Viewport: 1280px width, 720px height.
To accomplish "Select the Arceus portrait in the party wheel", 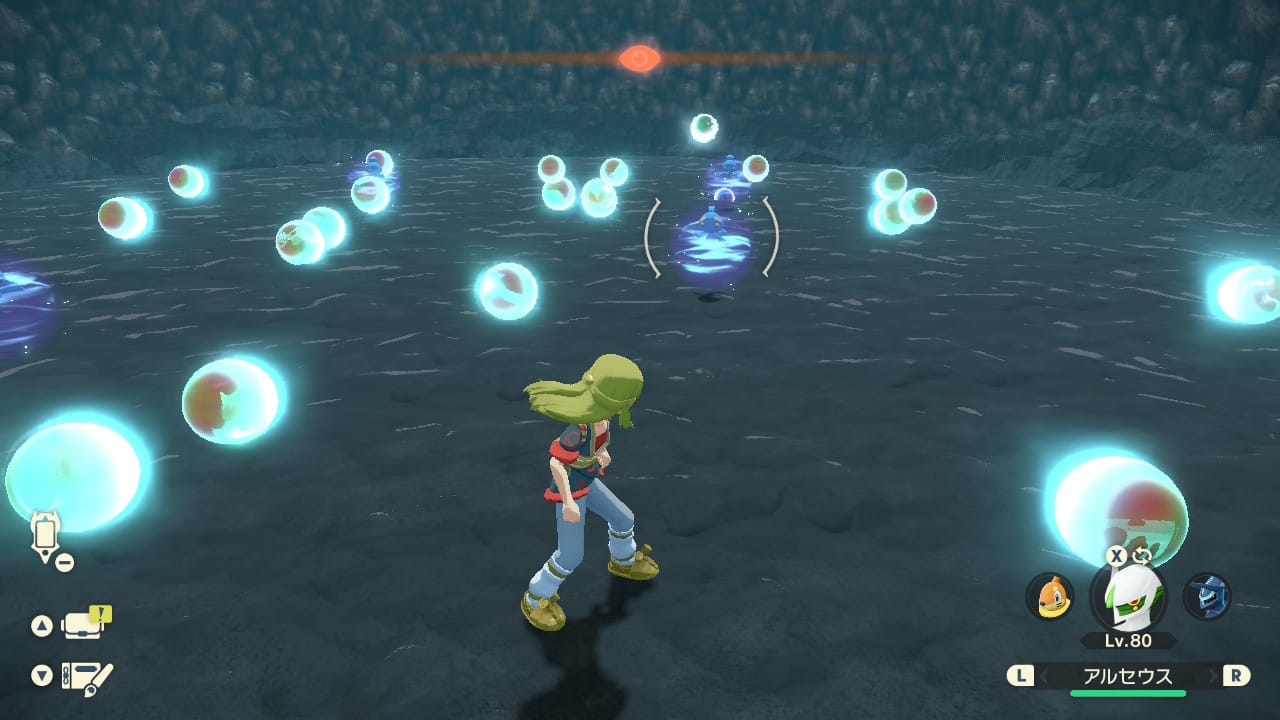I will [x=1128, y=597].
